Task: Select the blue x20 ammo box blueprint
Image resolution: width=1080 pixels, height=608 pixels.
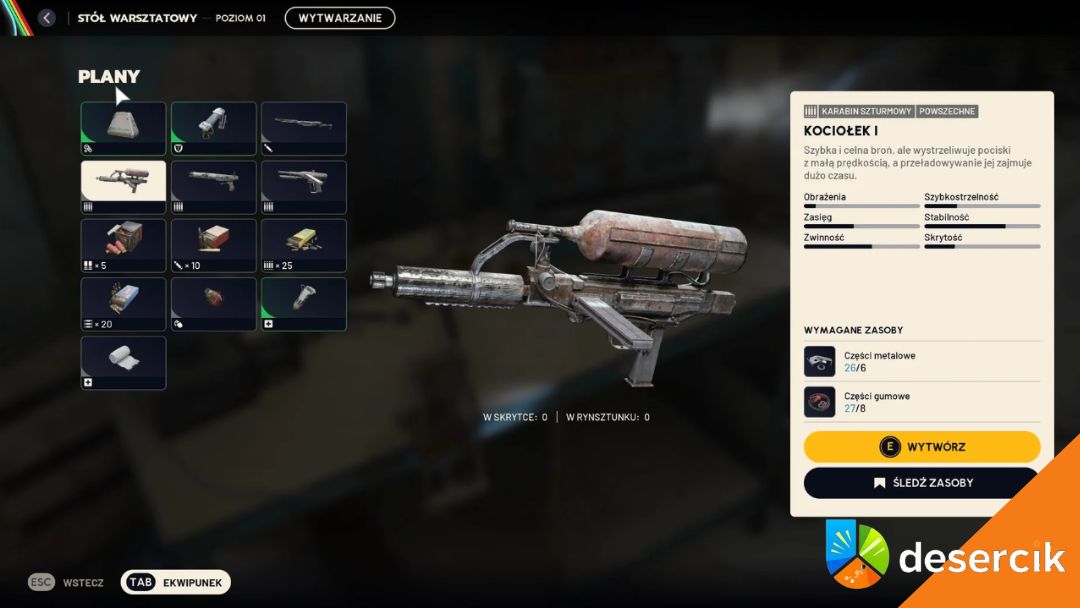Action: (x=123, y=304)
